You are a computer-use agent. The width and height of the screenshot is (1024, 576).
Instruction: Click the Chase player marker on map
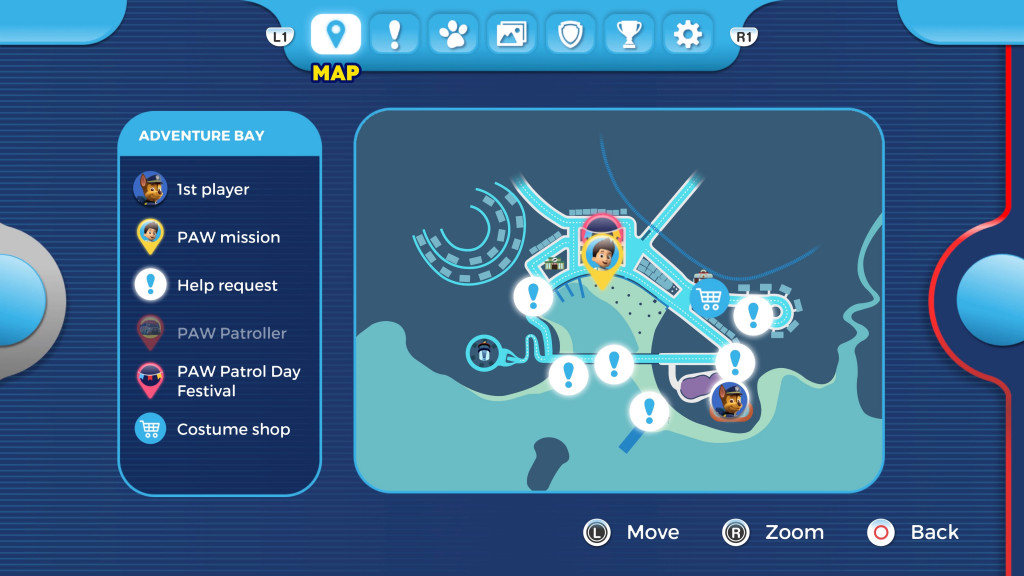pyautogui.click(x=730, y=401)
